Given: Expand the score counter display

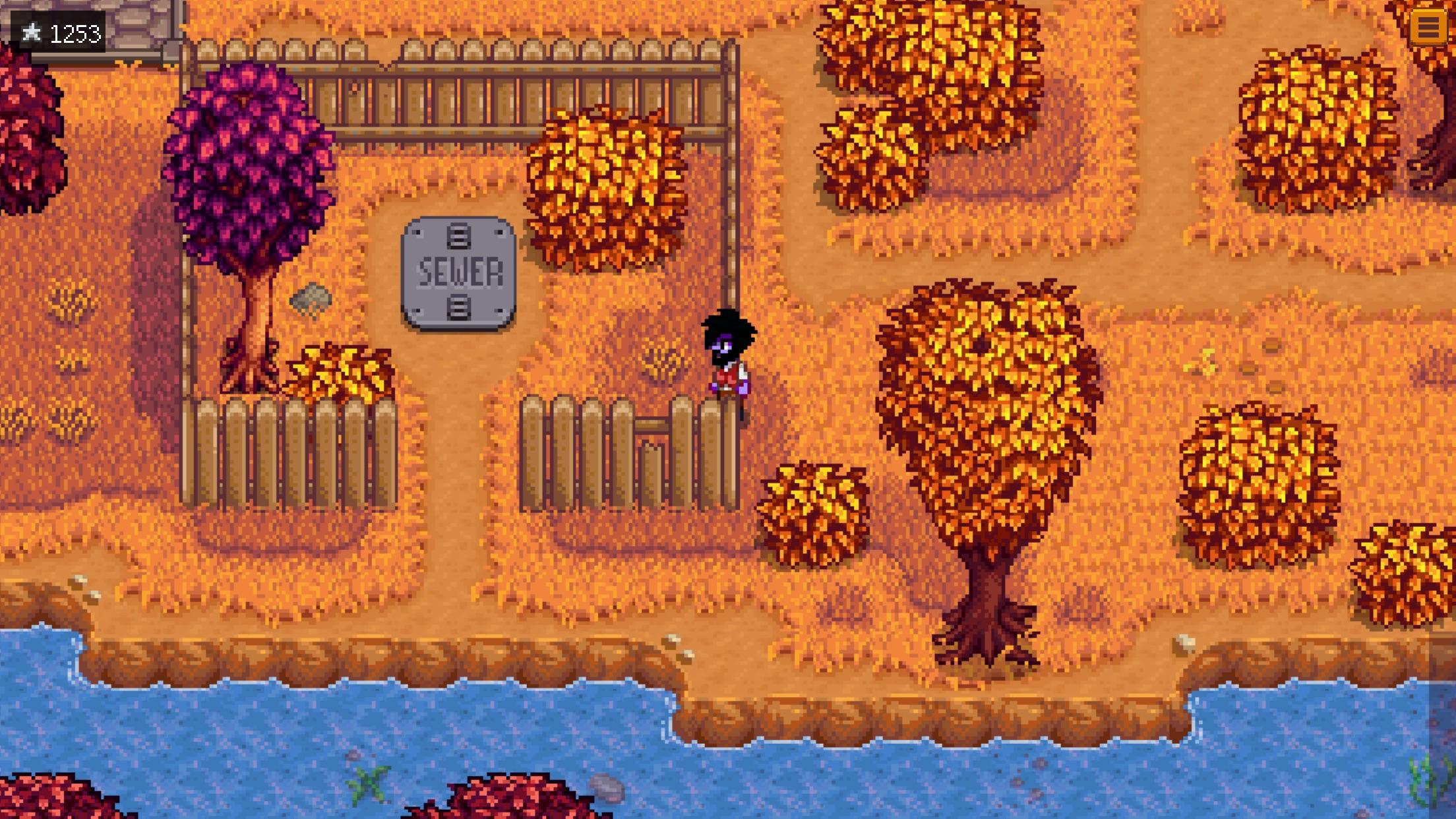Looking at the screenshot, I should coord(59,30).
